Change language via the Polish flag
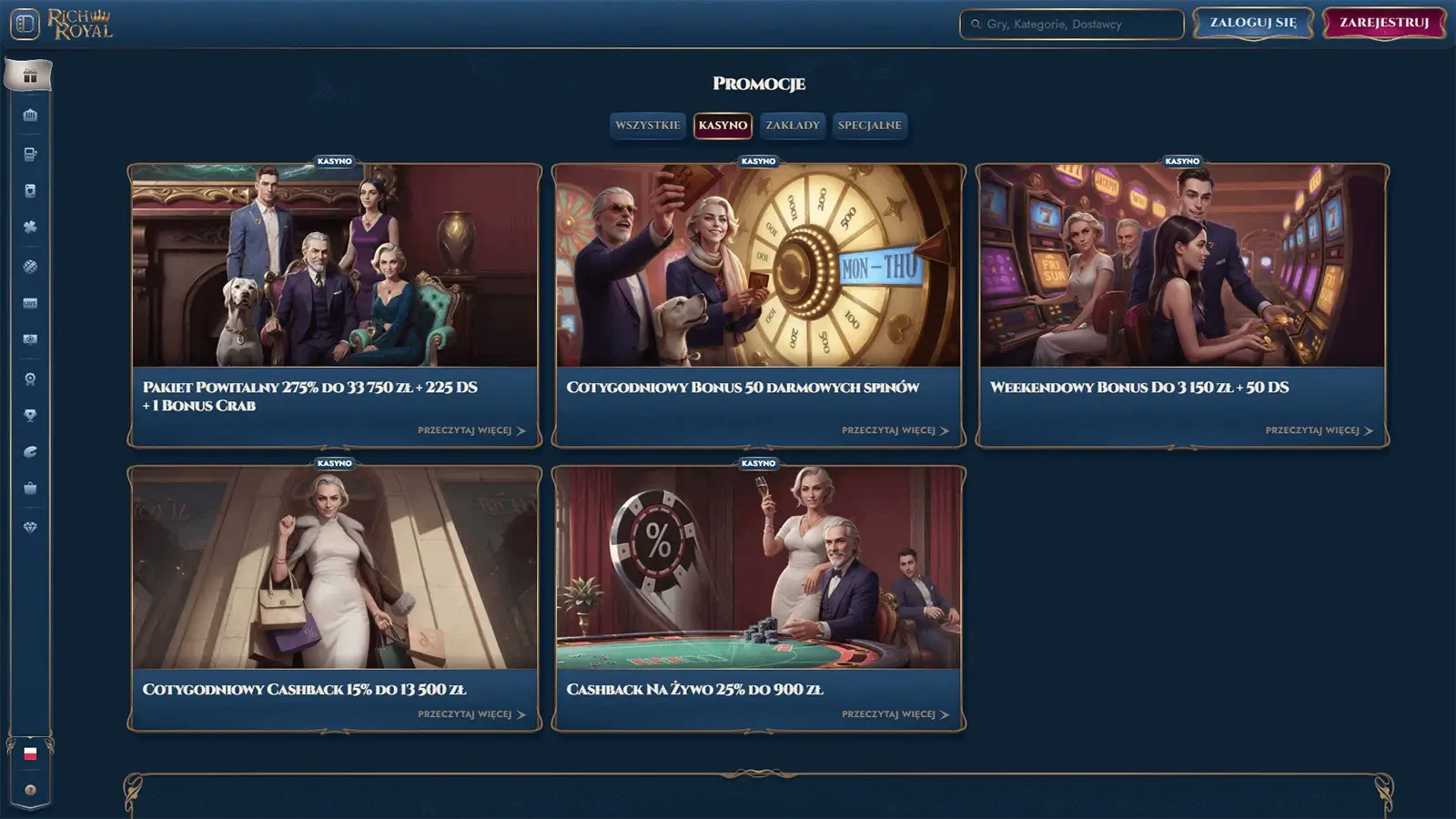This screenshot has width=1456, height=819. 30,753
